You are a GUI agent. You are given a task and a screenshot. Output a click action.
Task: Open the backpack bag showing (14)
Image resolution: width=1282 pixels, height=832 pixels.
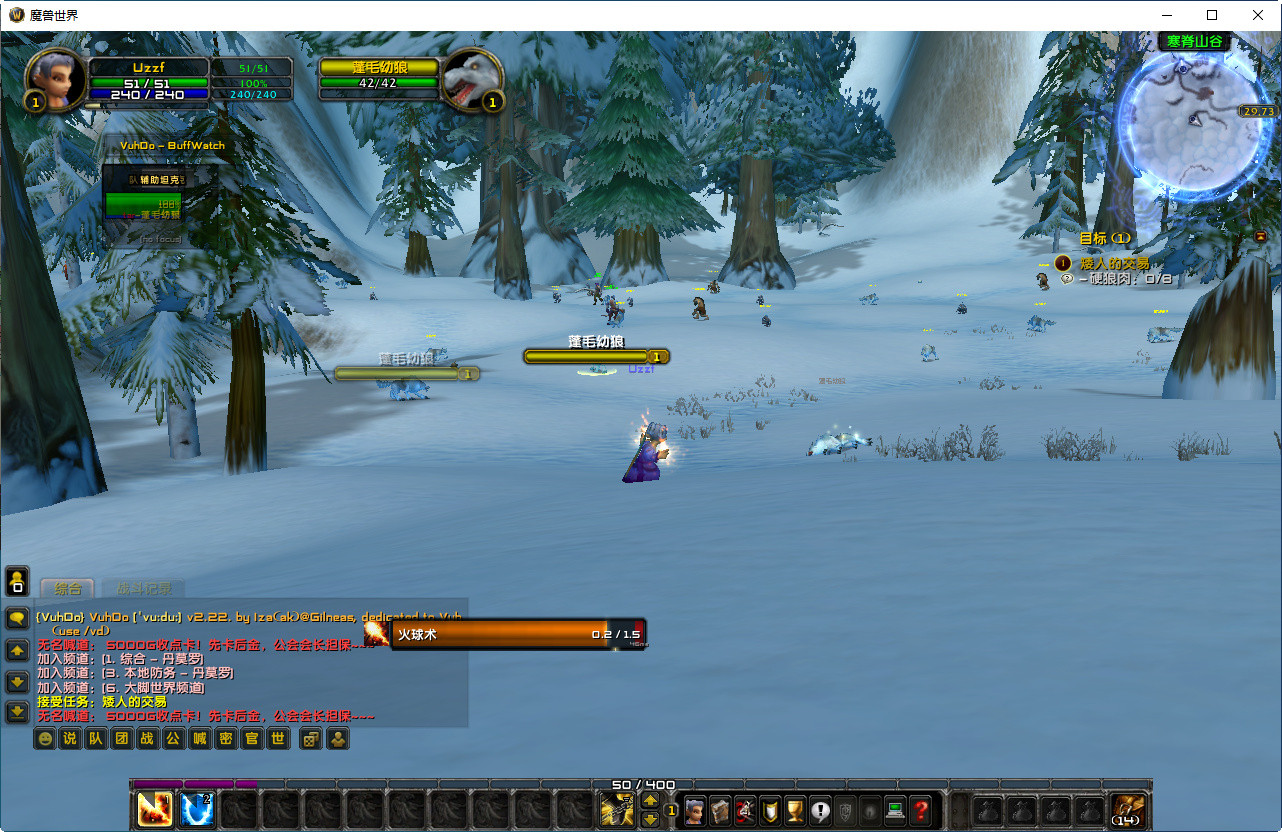point(1128,809)
